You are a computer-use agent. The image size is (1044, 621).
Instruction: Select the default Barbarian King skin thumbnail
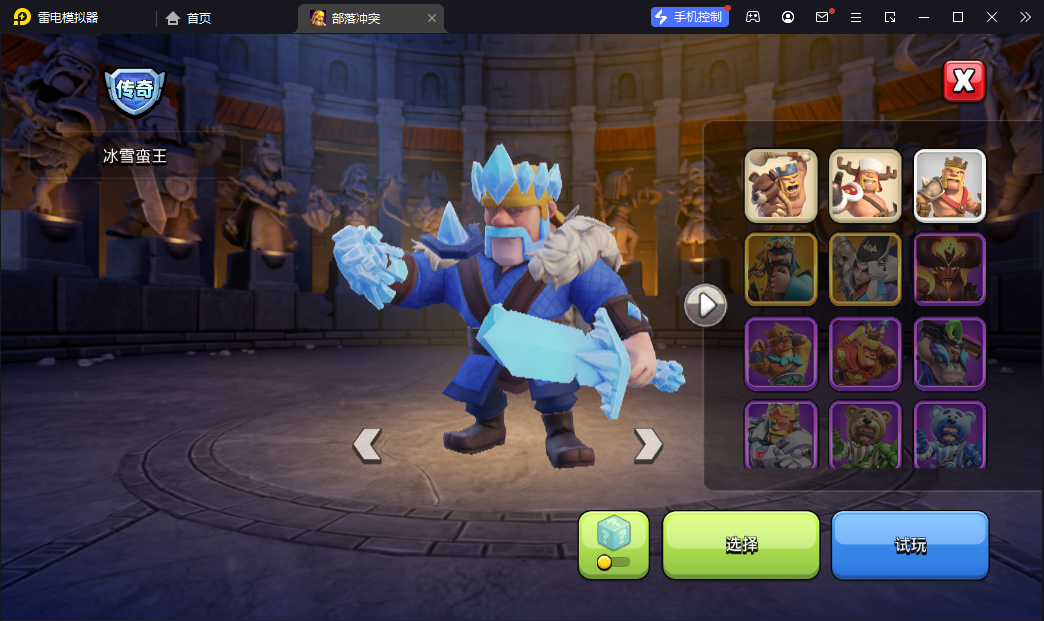(949, 185)
